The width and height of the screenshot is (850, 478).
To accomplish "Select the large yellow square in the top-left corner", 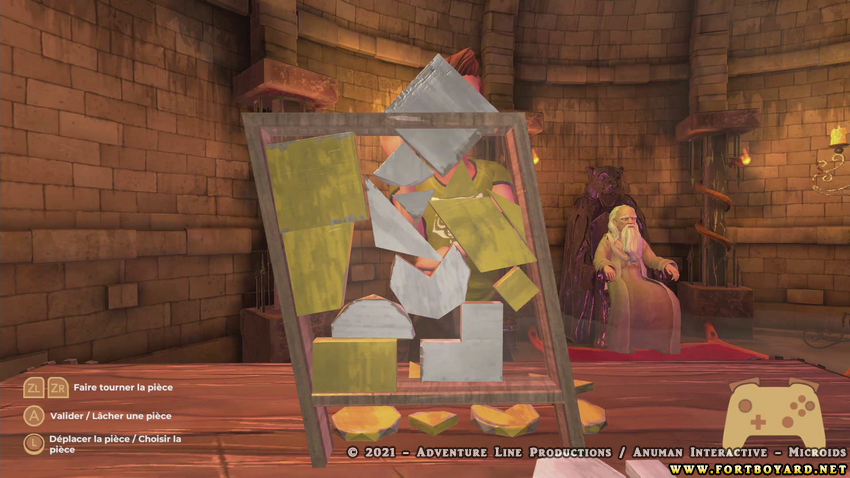I will point(315,182).
